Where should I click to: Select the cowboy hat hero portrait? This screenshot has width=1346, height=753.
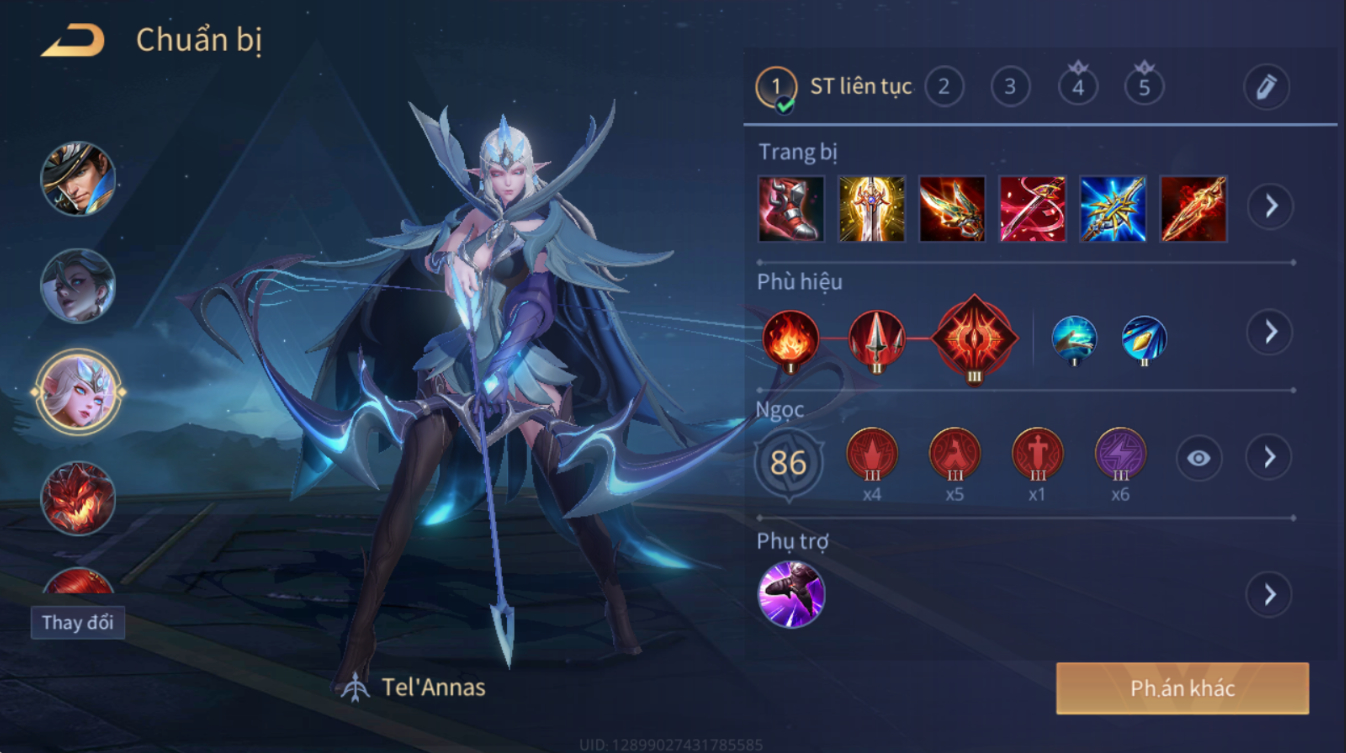click(78, 179)
